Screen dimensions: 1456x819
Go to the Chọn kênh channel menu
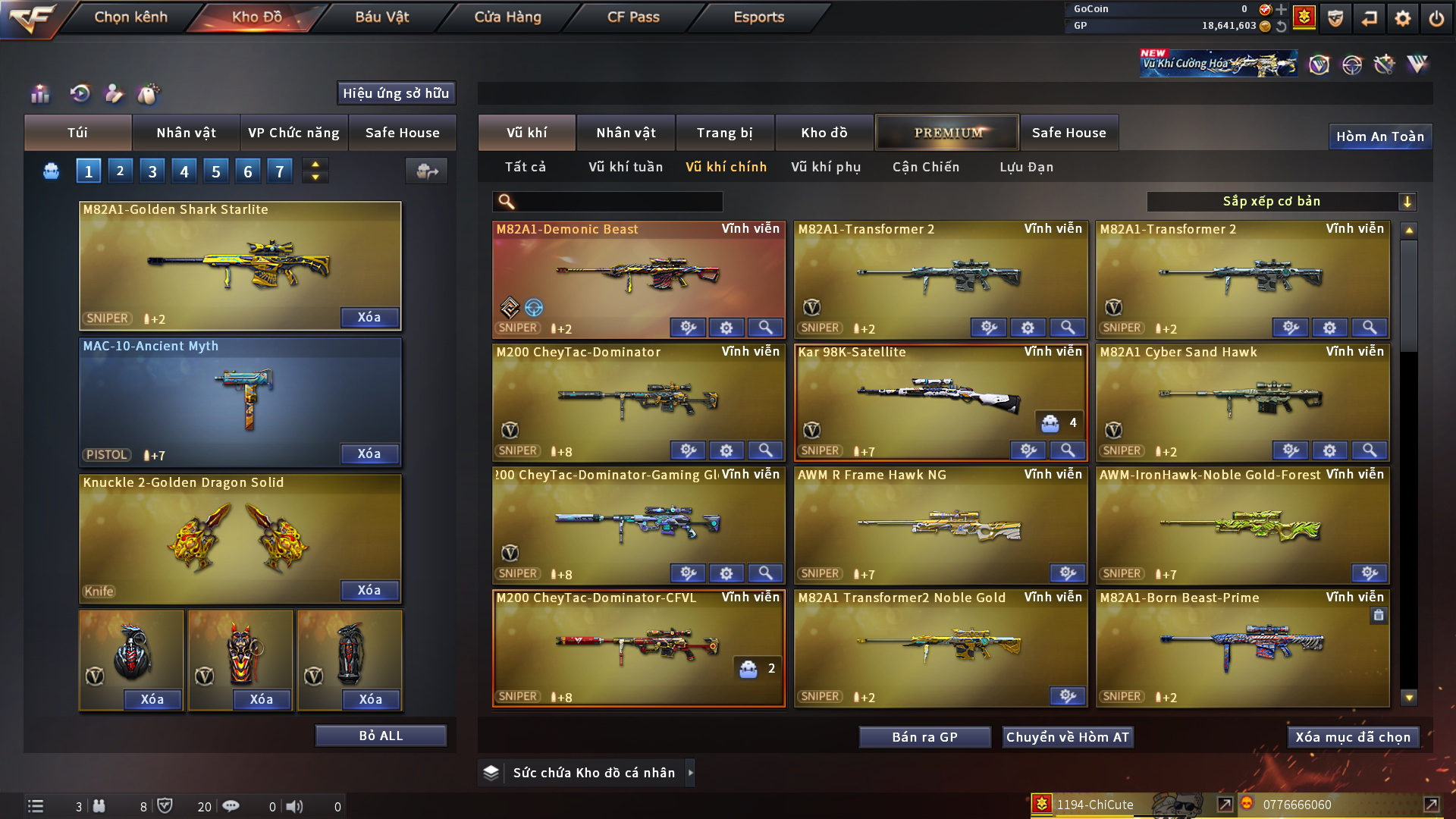click(130, 17)
